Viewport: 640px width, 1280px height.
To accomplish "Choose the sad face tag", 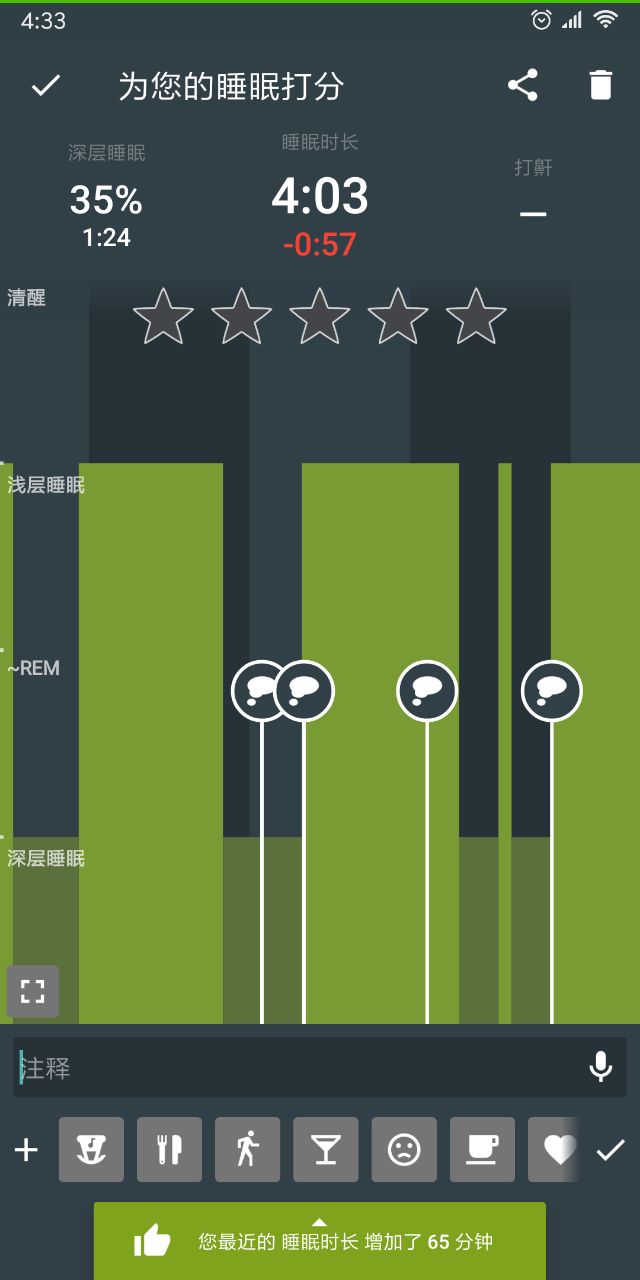I will point(404,1150).
